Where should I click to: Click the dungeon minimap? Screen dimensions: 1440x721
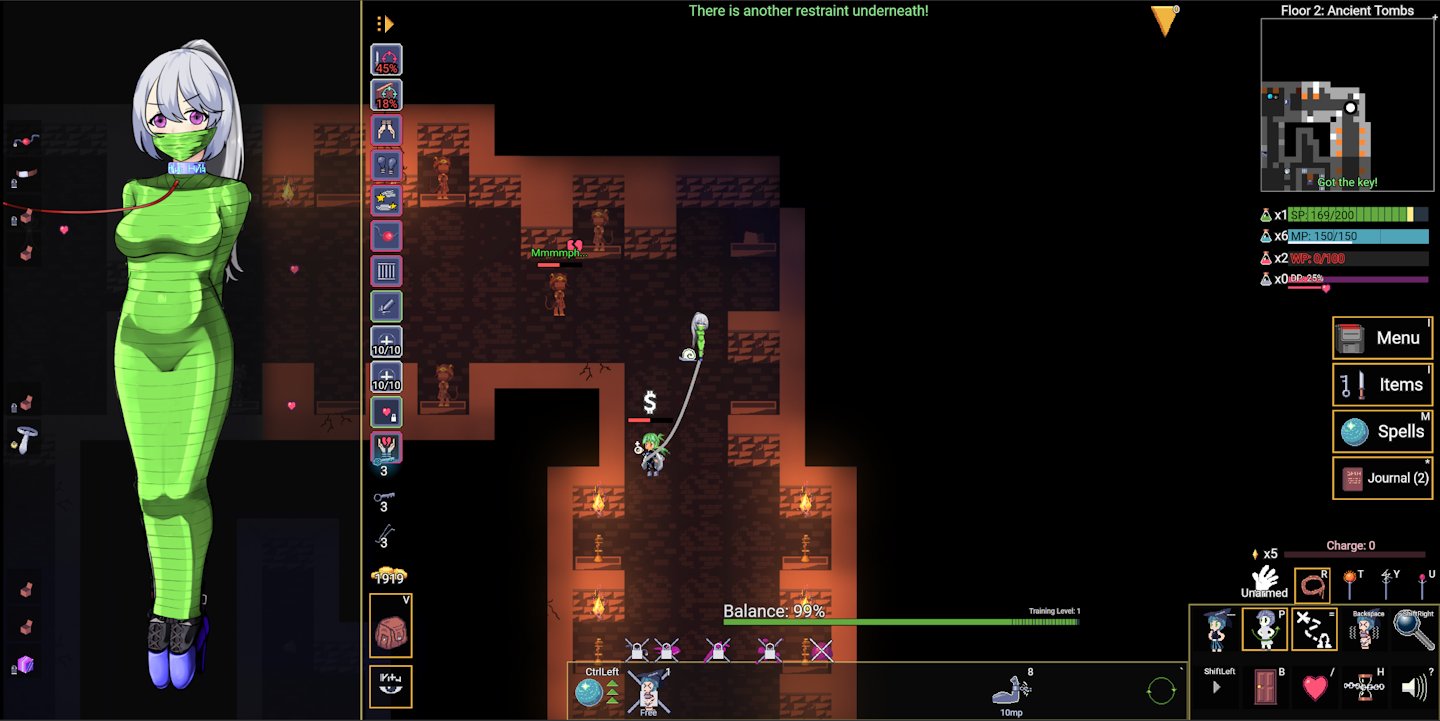coord(1346,104)
